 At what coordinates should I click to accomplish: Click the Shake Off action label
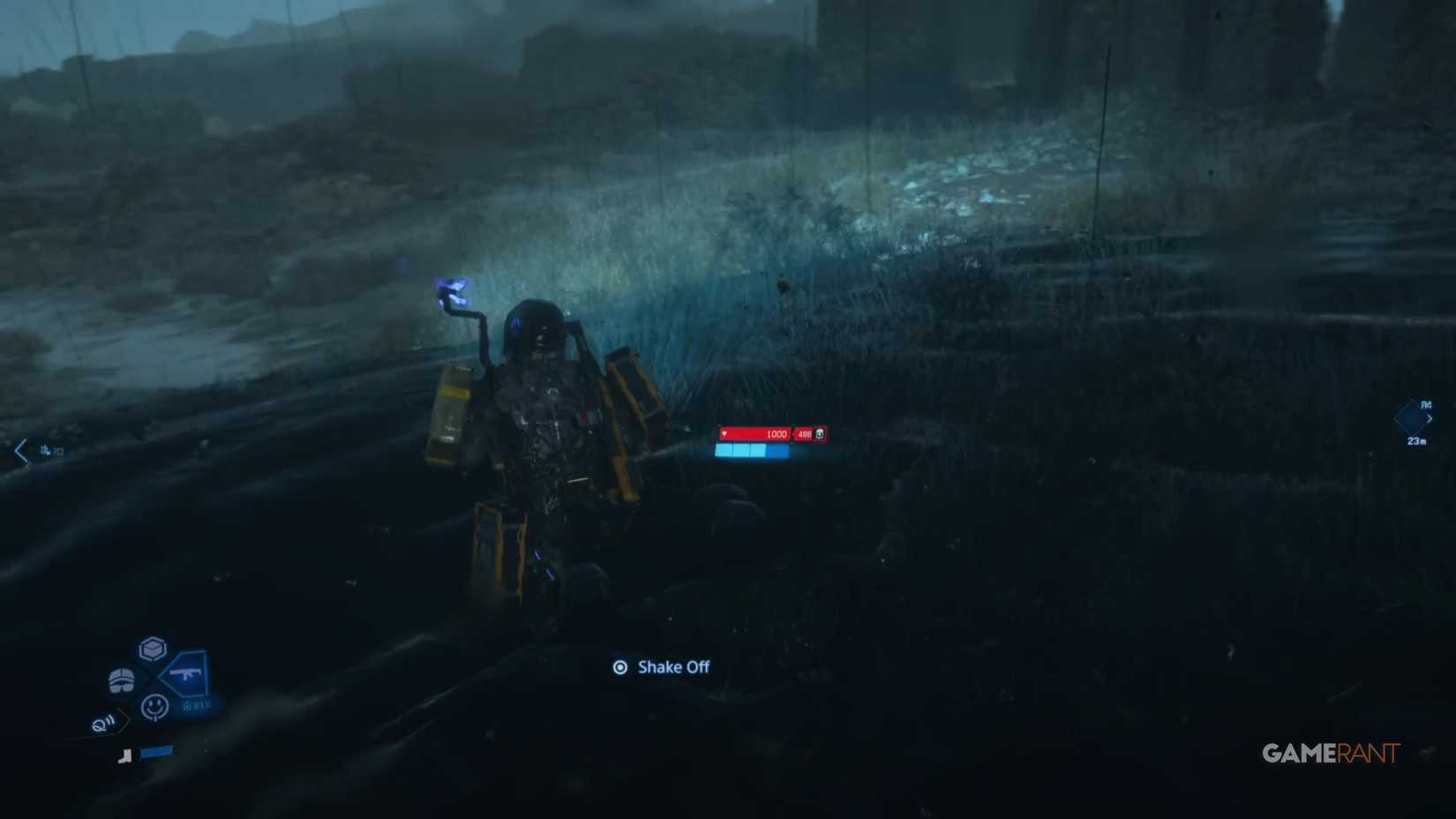click(x=673, y=667)
